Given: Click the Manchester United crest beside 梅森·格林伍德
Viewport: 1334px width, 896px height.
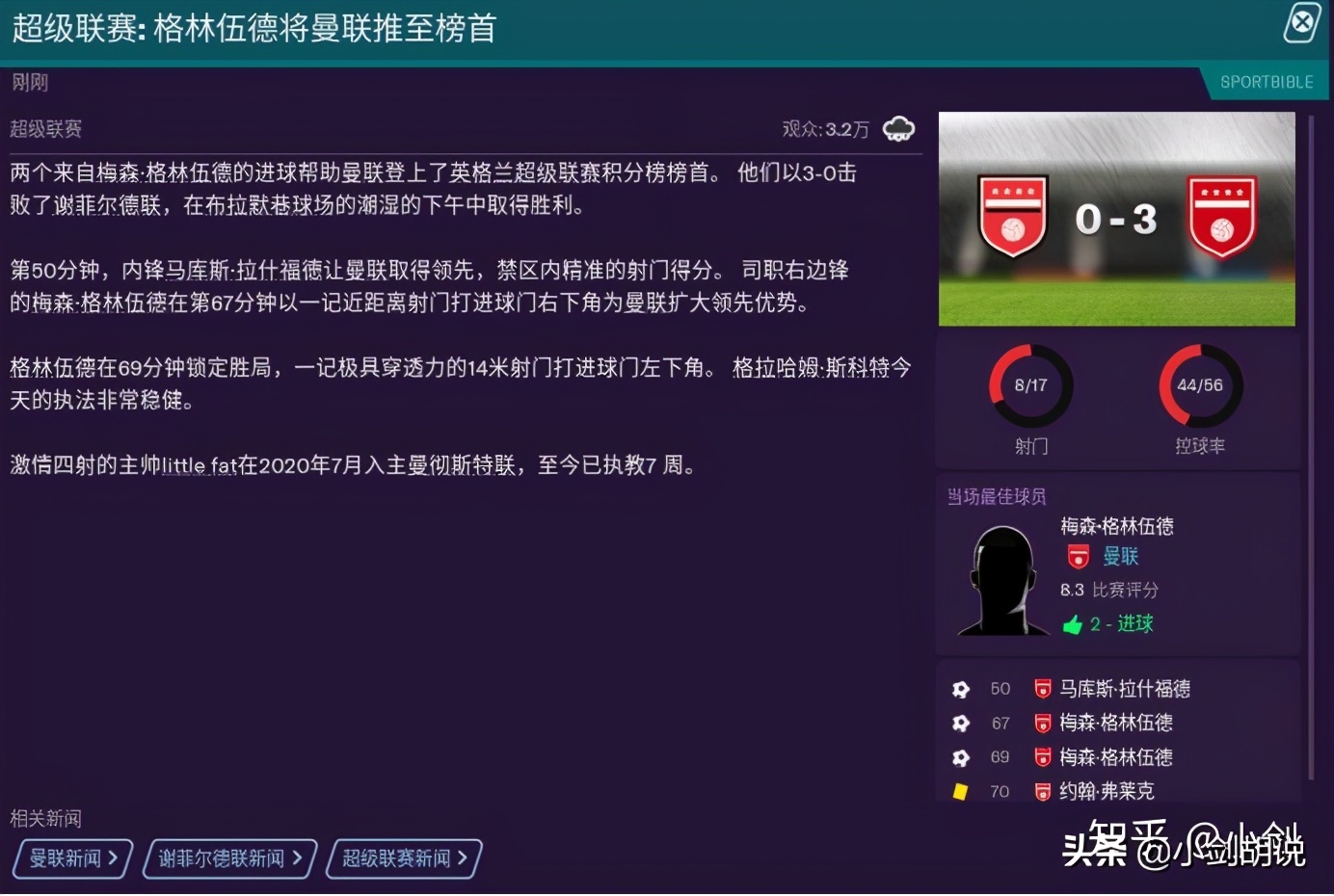Looking at the screenshot, I should click(1077, 557).
